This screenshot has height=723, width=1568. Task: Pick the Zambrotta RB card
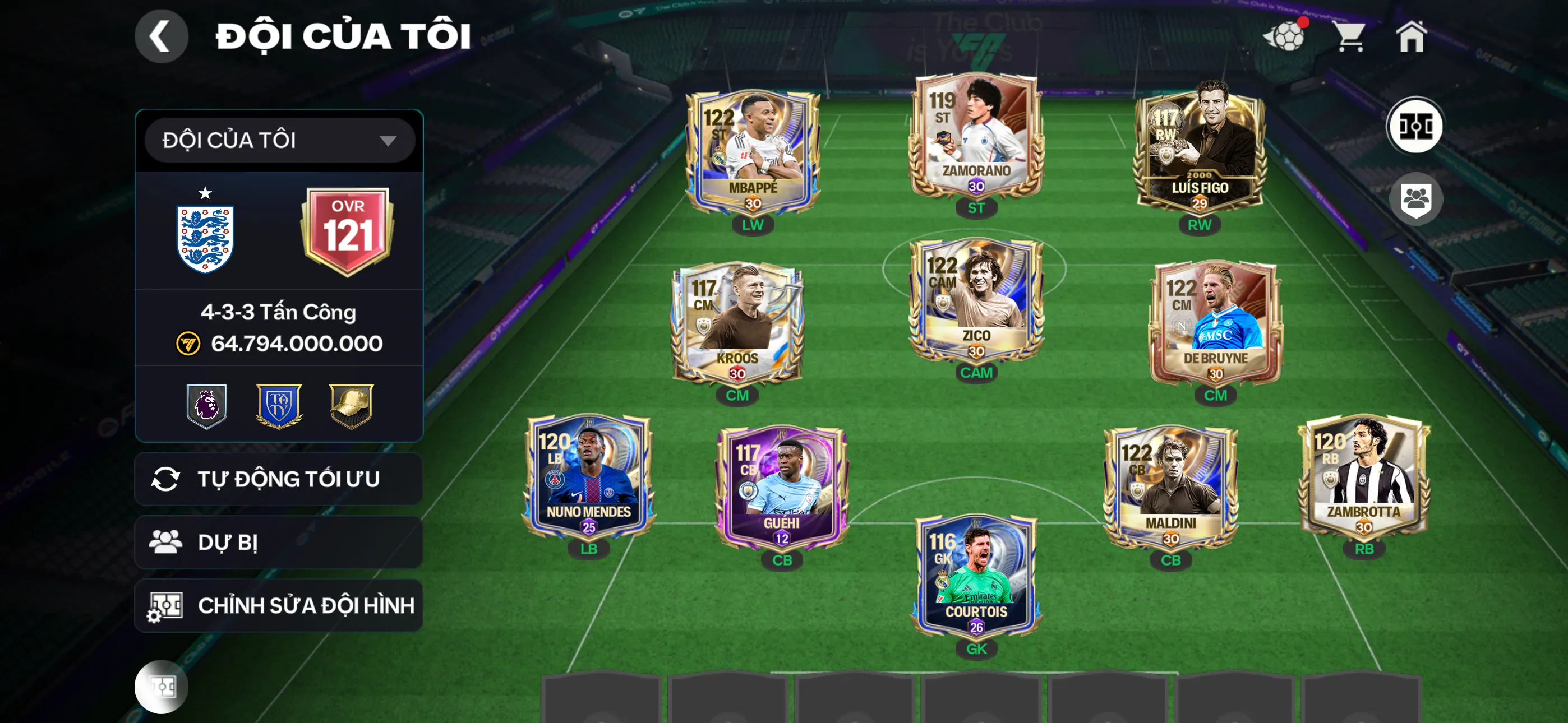pyautogui.click(x=1363, y=478)
